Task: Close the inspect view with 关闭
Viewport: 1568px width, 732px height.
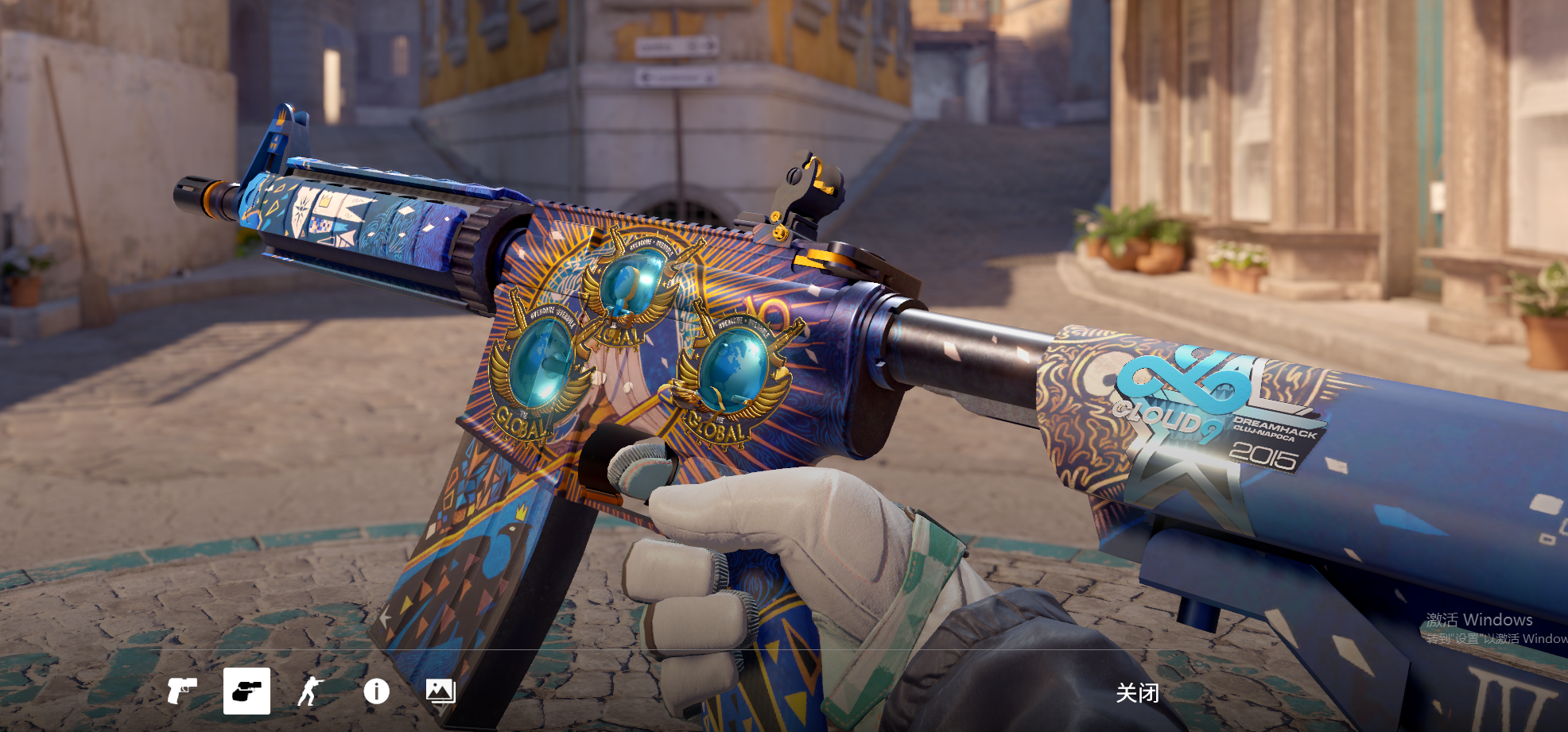Action: (x=1137, y=693)
